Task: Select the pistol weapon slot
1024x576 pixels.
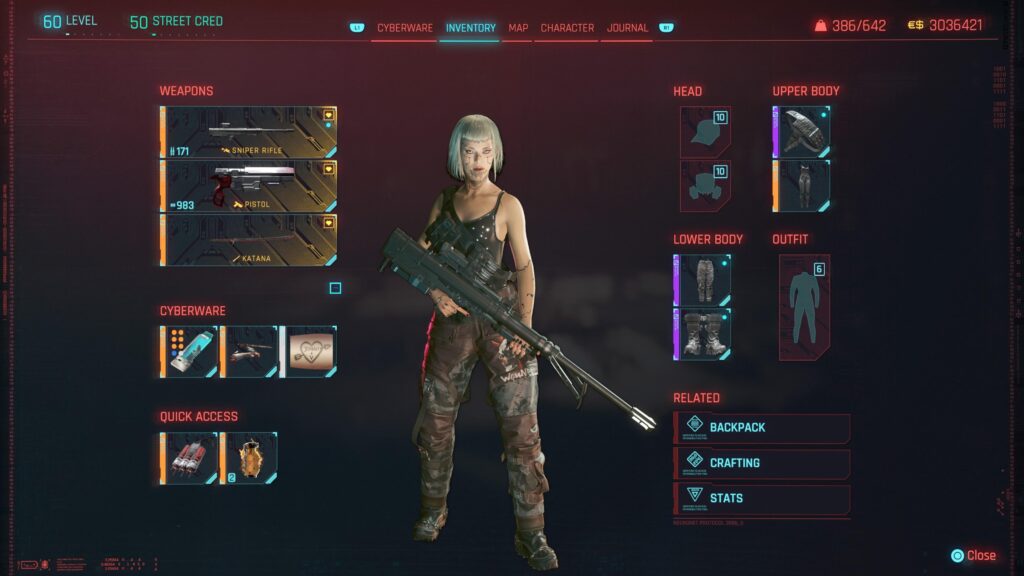Action: (248, 186)
